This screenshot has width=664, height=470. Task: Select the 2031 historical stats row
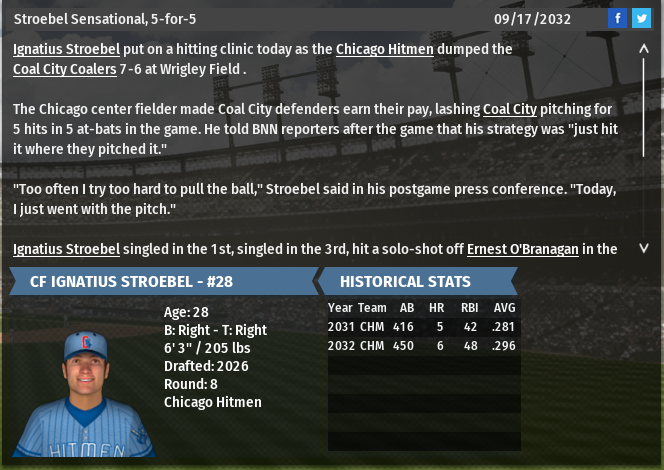pos(423,326)
